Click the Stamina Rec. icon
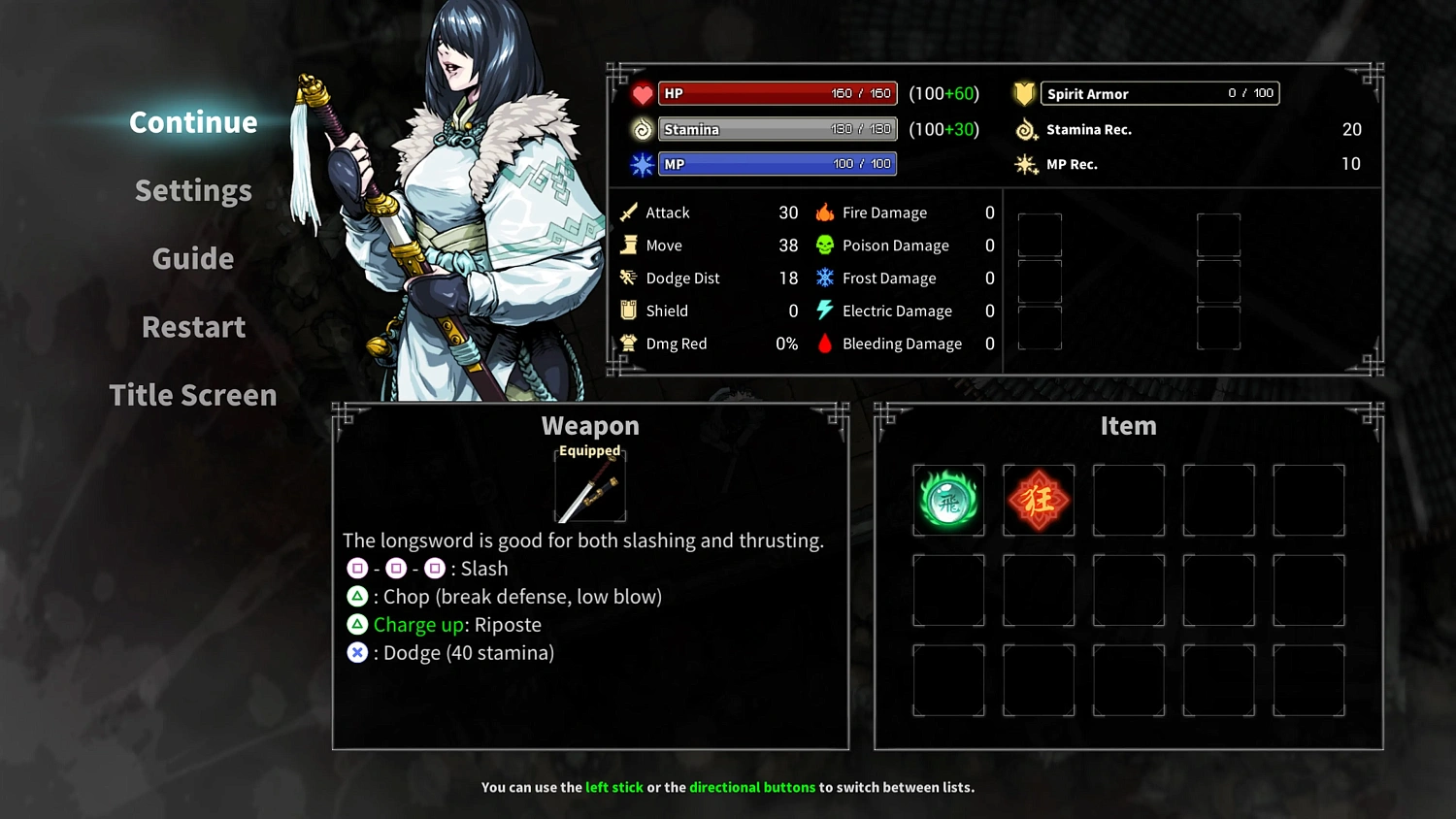1456x819 pixels. coord(1025,129)
